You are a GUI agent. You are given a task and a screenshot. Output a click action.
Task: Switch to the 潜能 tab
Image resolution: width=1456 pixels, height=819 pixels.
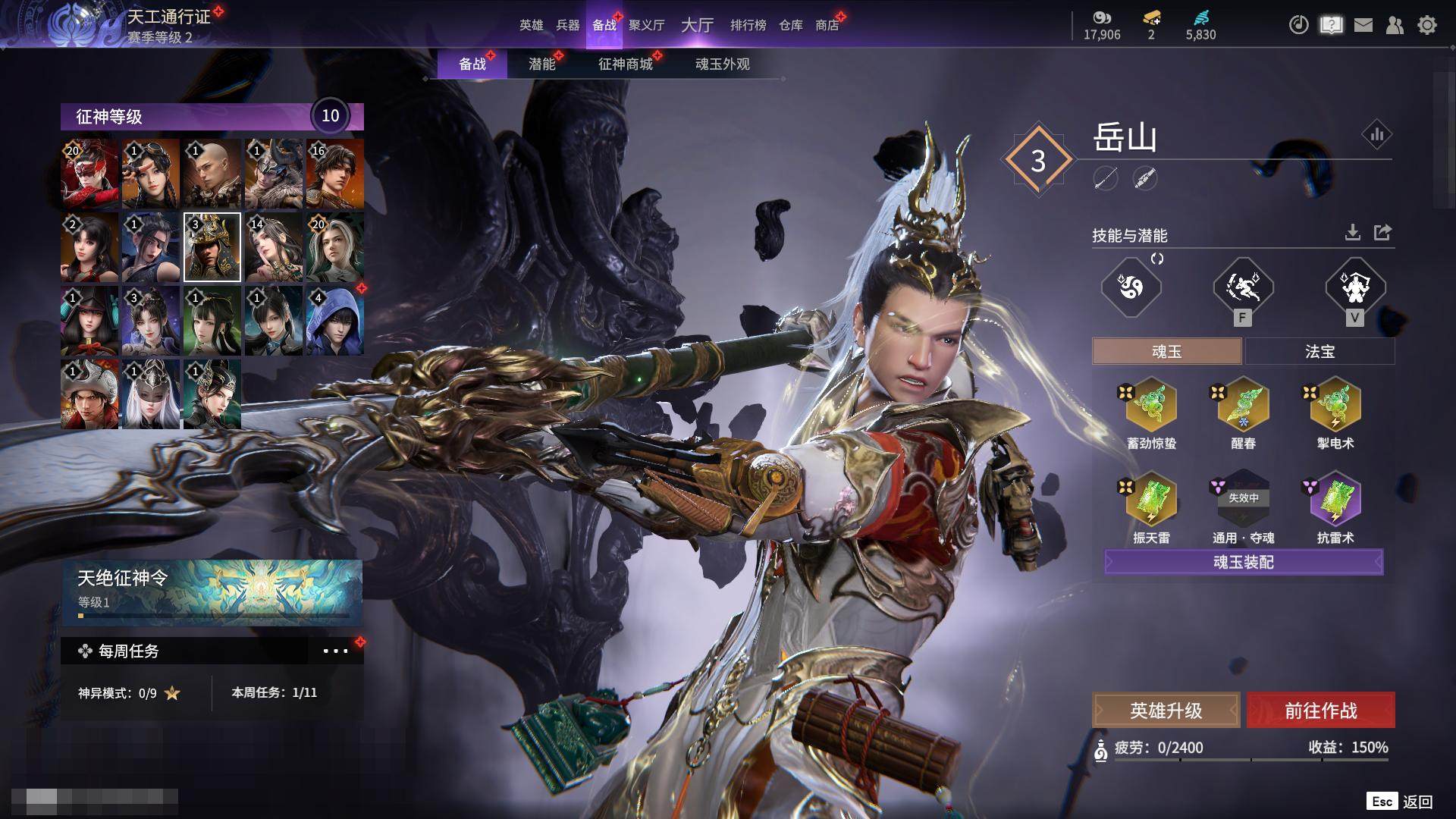pyautogui.click(x=541, y=64)
